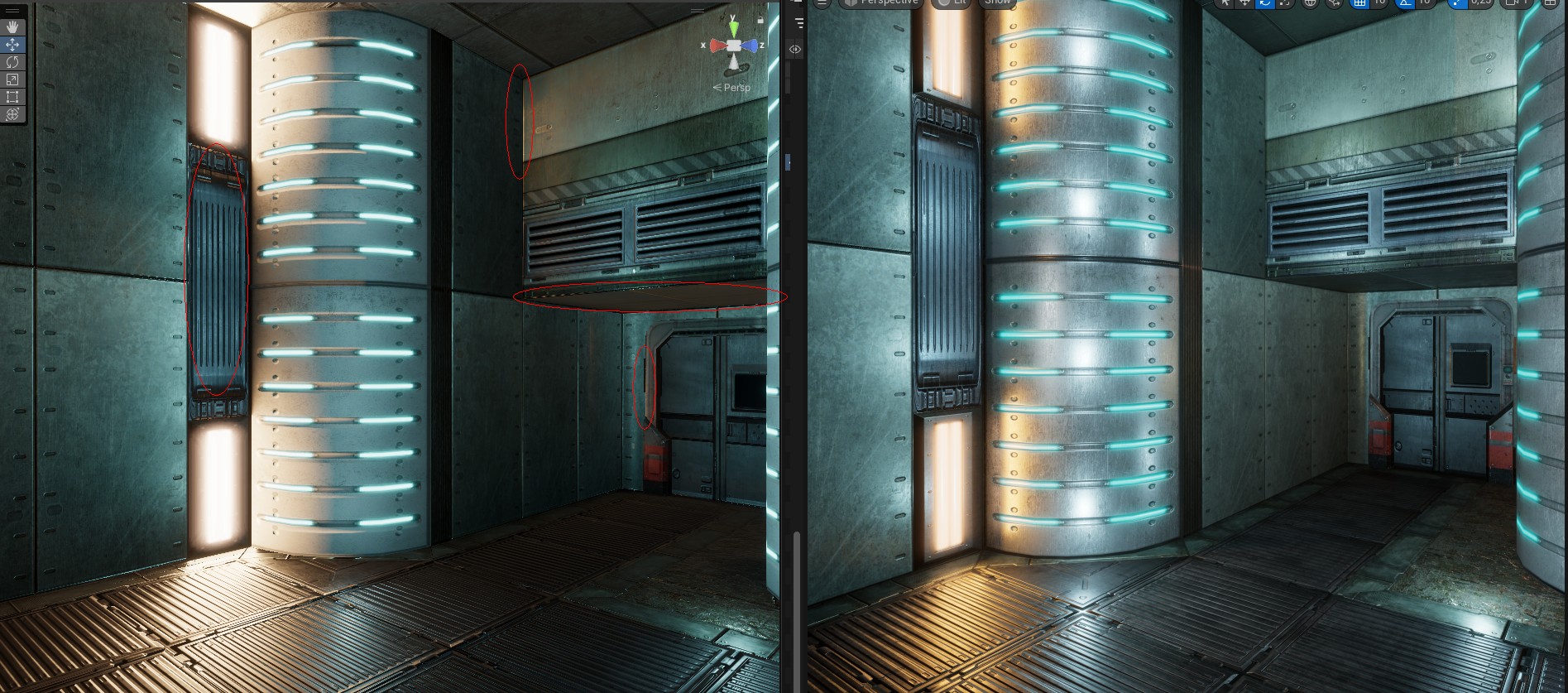
Task: Choose the scale tool
Action: pyautogui.click(x=12, y=79)
